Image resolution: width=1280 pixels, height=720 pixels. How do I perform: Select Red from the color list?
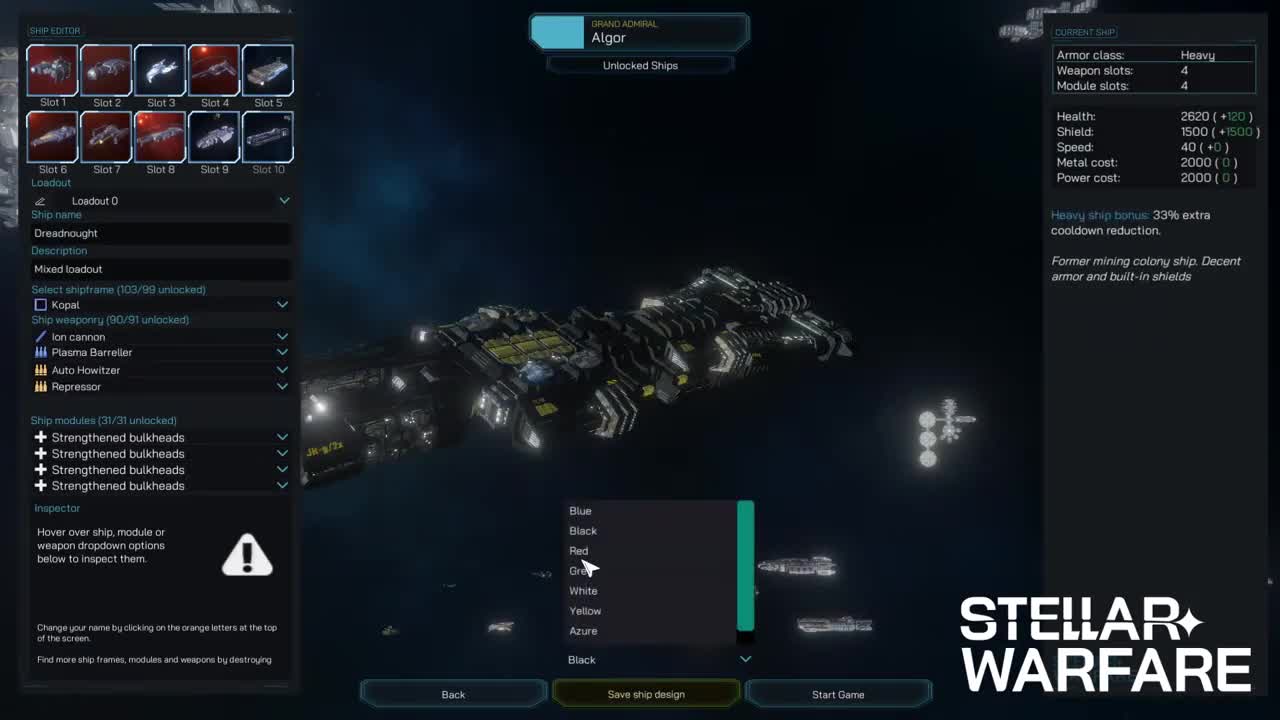[x=579, y=550]
